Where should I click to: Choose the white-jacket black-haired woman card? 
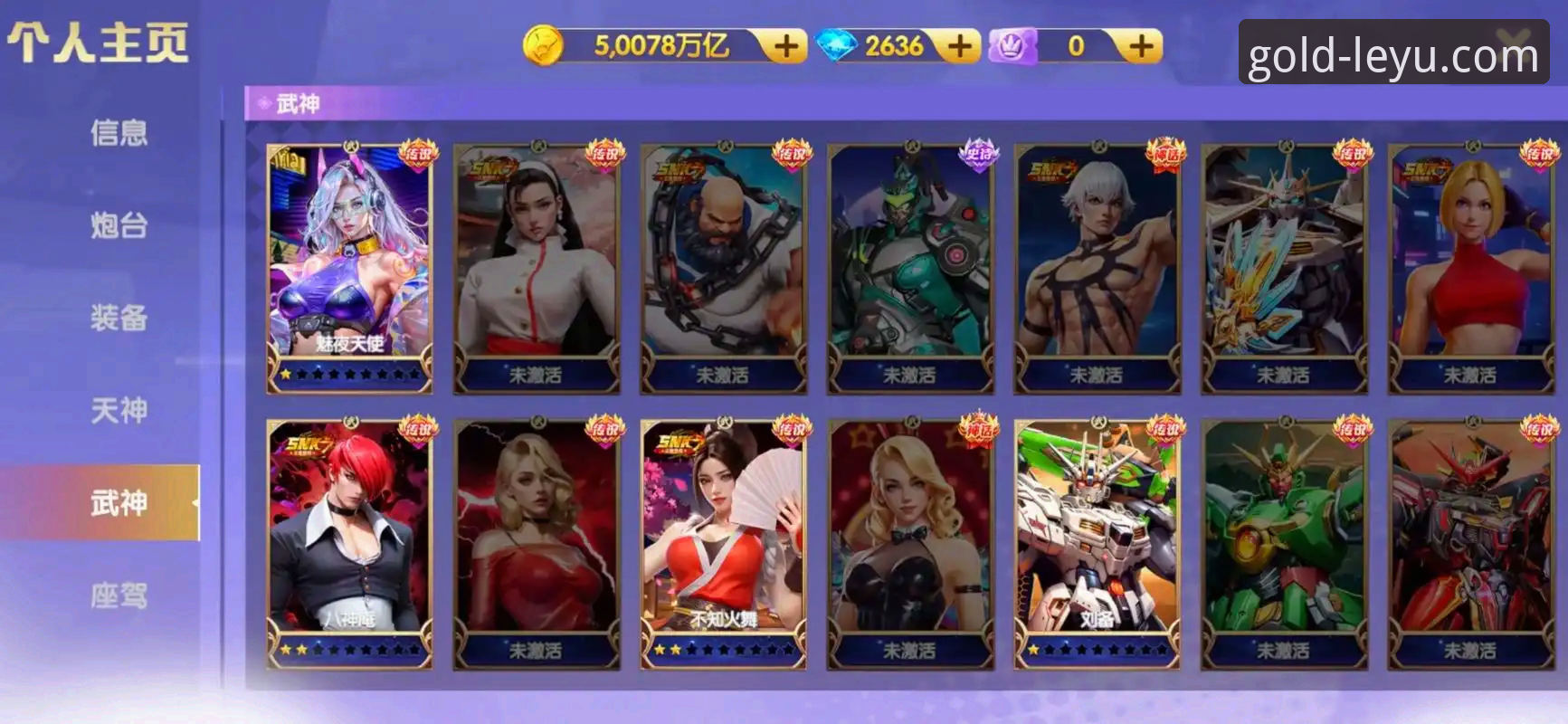pos(536,267)
